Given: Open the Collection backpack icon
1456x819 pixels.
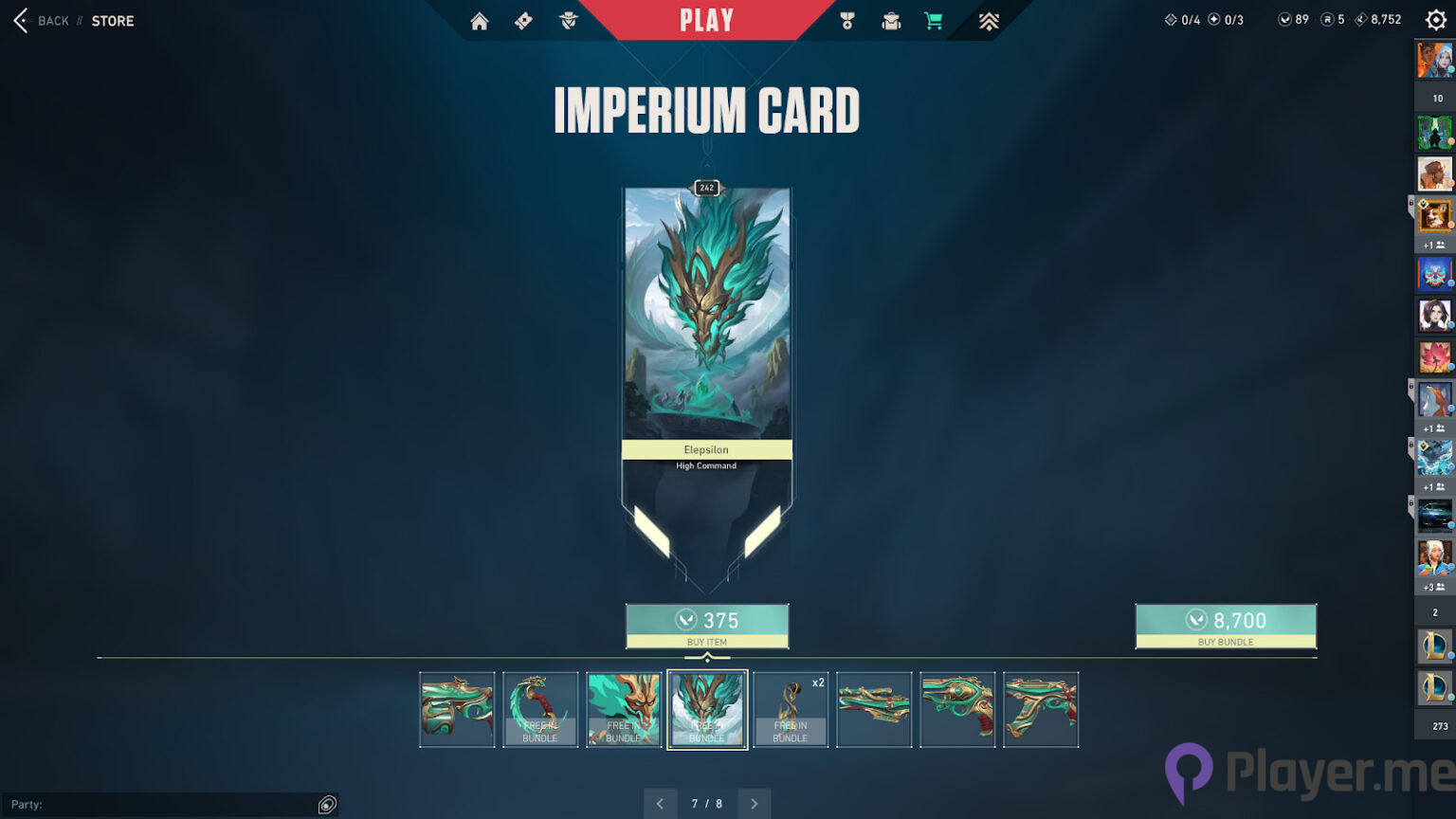Looking at the screenshot, I should [890, 20].
